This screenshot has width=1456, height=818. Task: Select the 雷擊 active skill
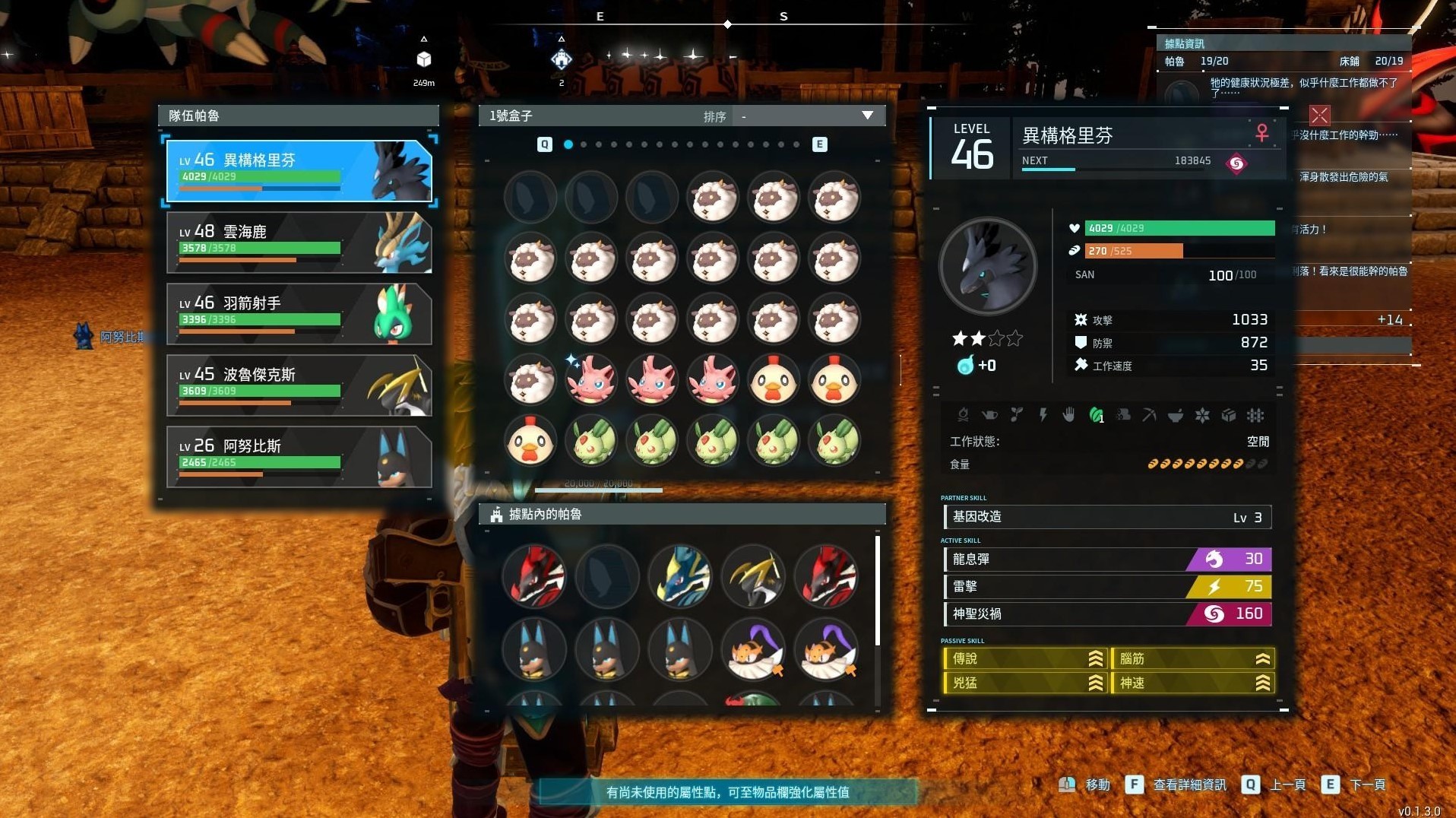[1106, 587]
